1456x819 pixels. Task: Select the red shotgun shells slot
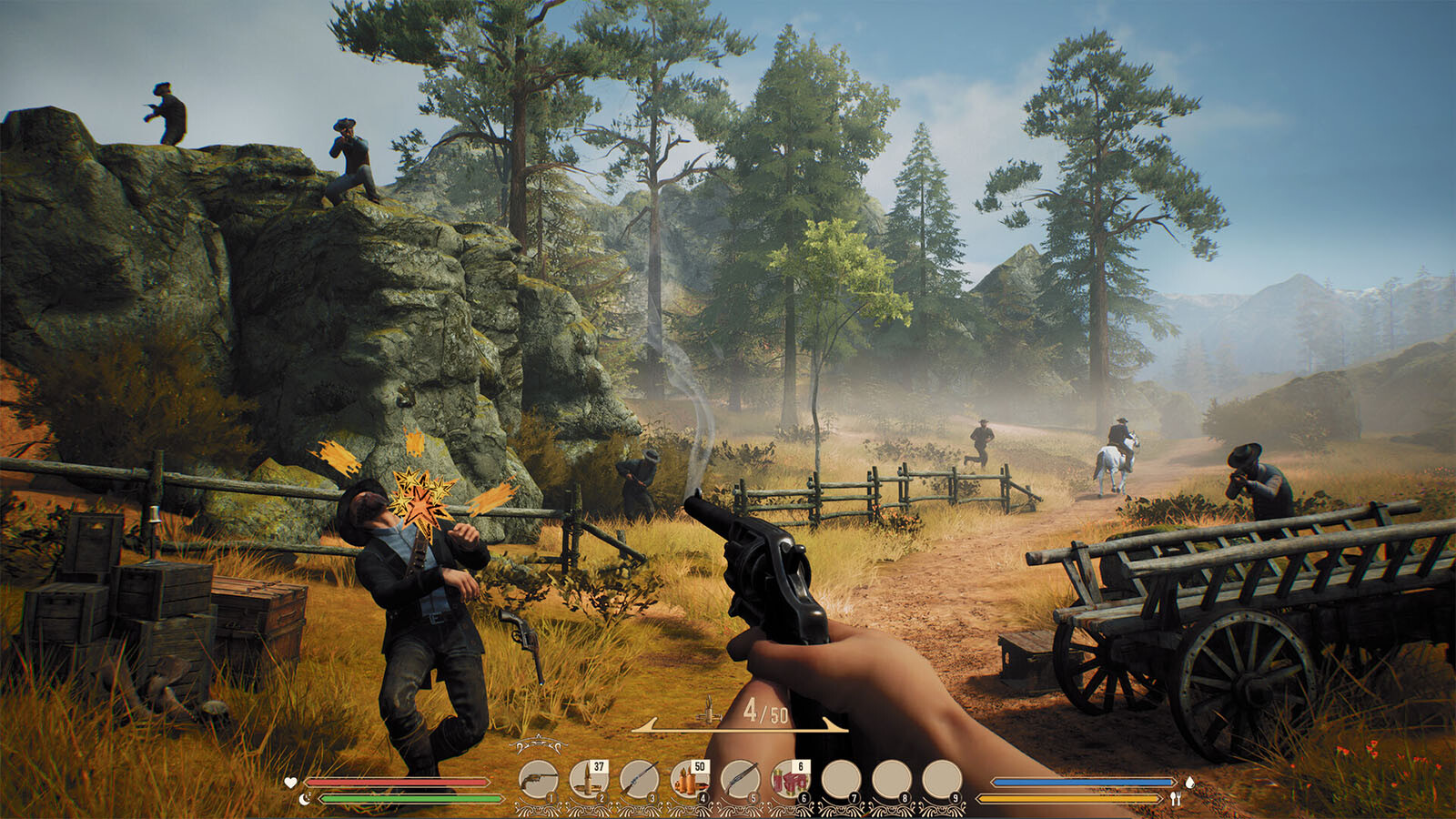[x=790, y=780]
